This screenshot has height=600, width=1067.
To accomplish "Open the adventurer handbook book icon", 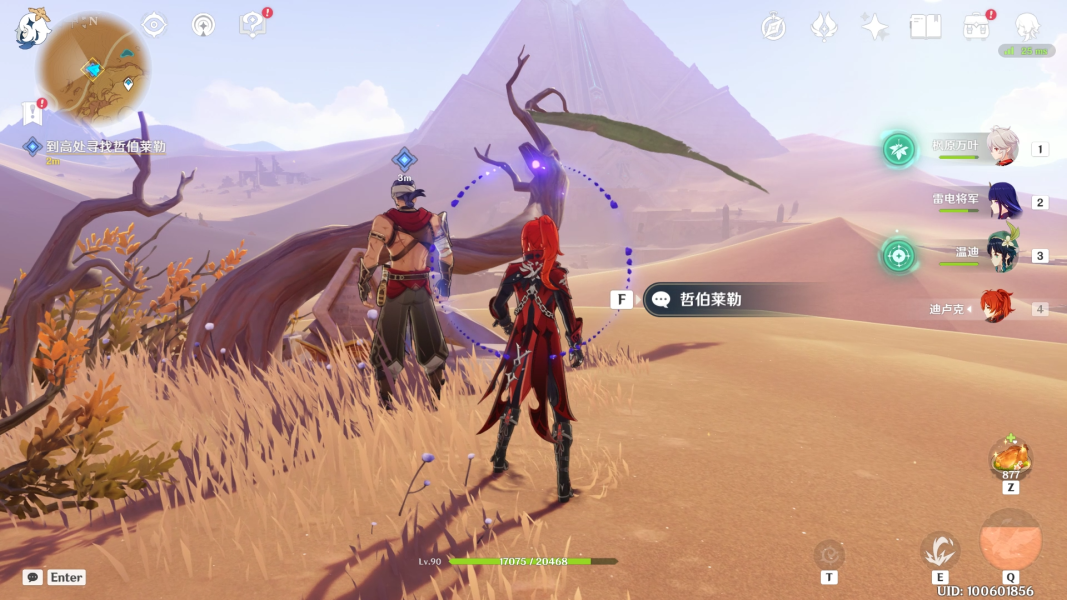I will coord(925,27).
